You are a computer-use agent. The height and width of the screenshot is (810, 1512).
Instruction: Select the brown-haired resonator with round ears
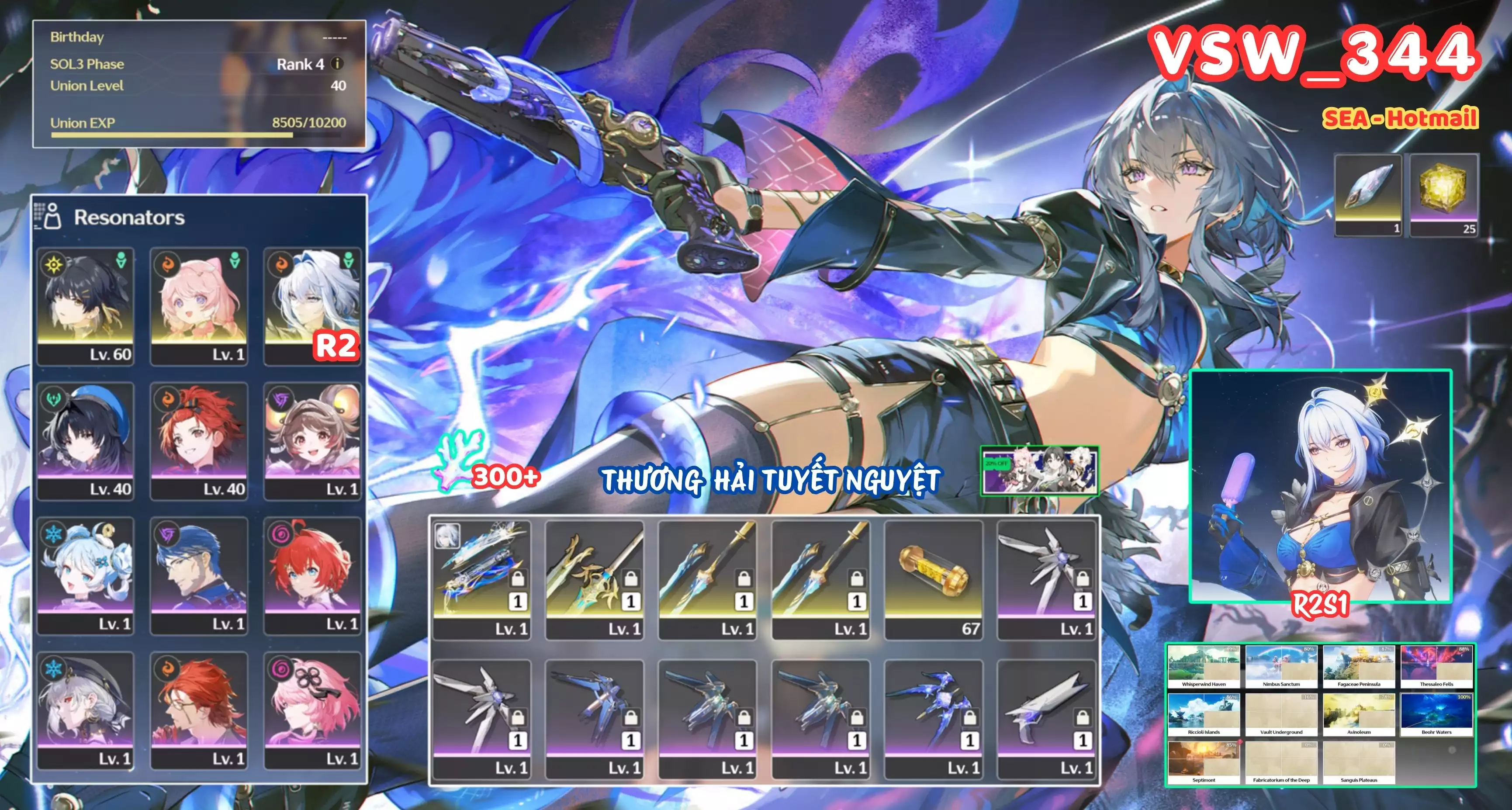tap(312, 441)
